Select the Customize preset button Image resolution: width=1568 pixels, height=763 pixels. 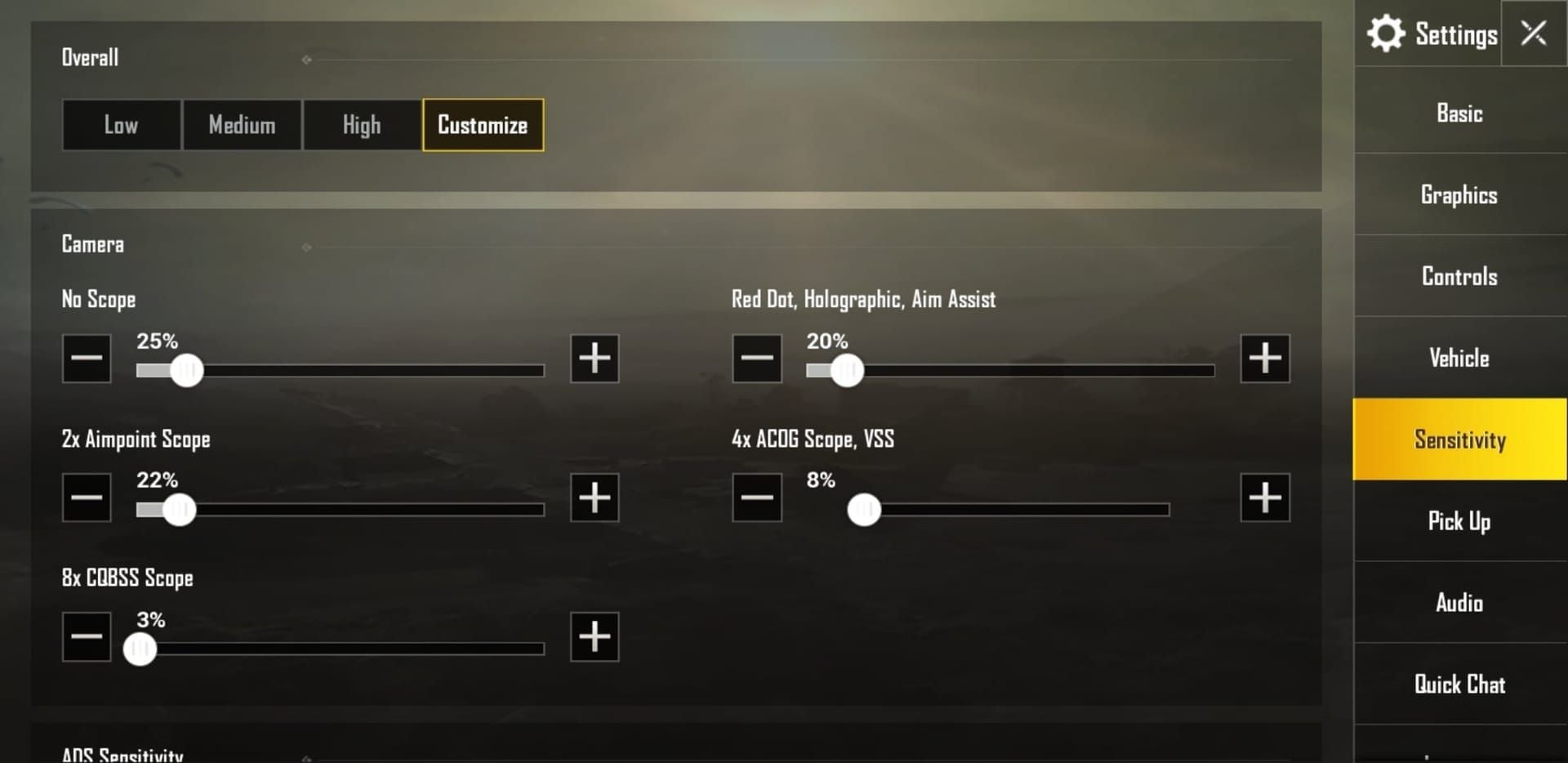[x=482, y=125]
